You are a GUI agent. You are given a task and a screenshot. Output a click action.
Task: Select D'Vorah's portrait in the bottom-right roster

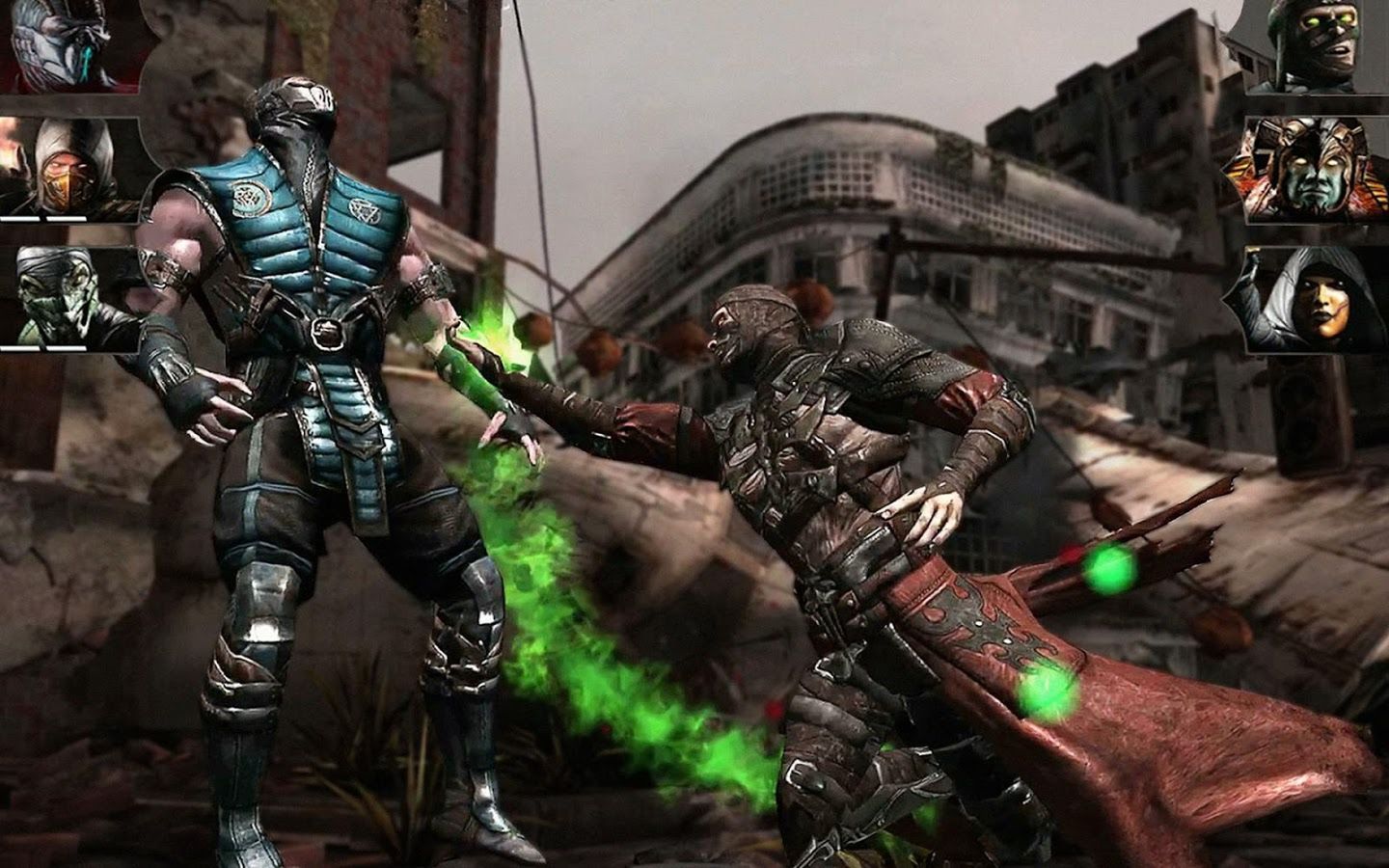point(1322,296)
